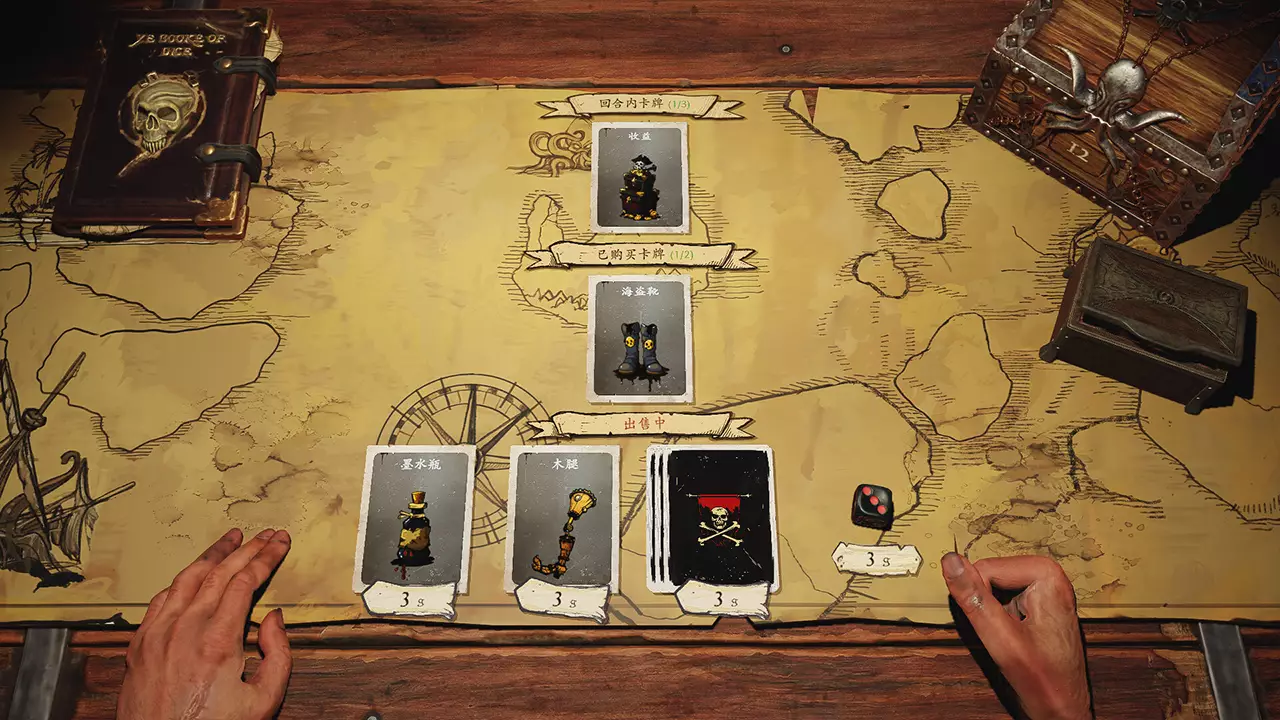Click the 3g tag under the Wooden Leg
This screenshot has width=1280, height=720.
[x=562, y=601]
